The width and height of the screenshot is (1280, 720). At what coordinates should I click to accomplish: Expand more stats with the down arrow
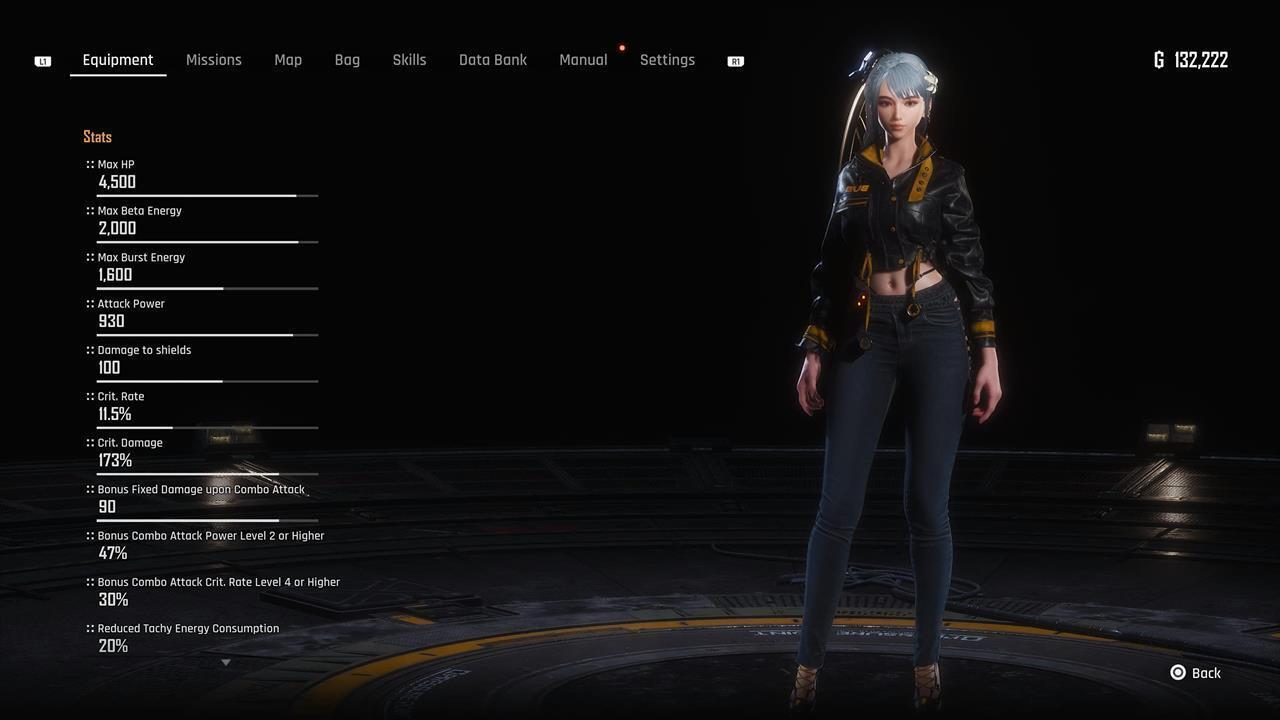pos(226,662)
